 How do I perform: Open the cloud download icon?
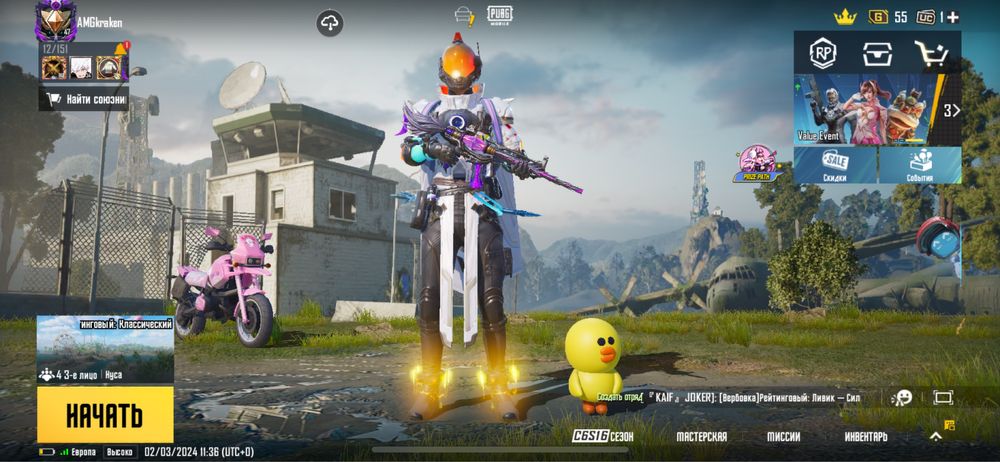330,22
